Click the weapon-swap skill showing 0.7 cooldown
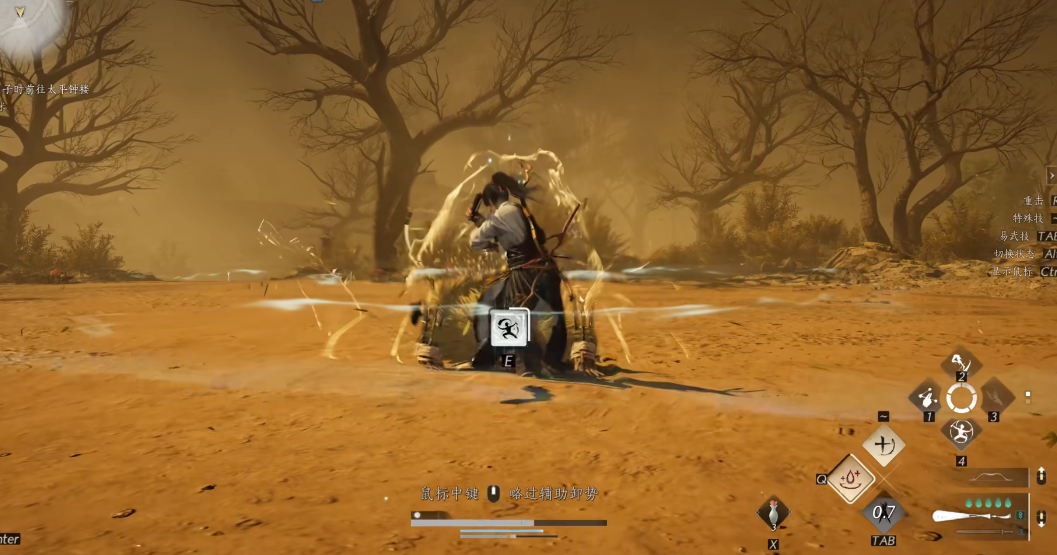This screenshot has width=1057, height=555. [x=884, y=513]
